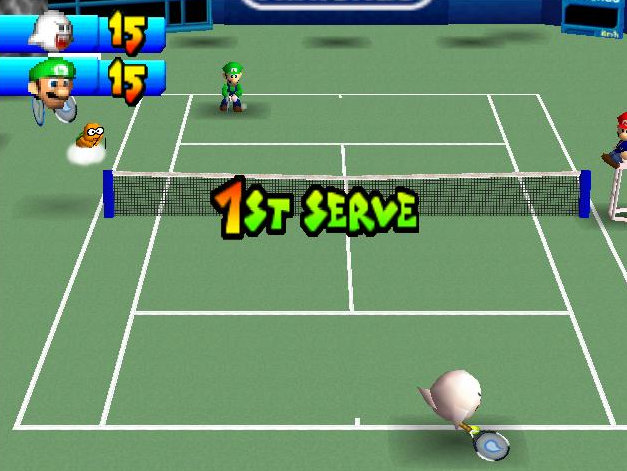This screenshot has height=471, width=627.
Task: Click Boo's portrait on the scoreboard
Action: tap(50, 29)
